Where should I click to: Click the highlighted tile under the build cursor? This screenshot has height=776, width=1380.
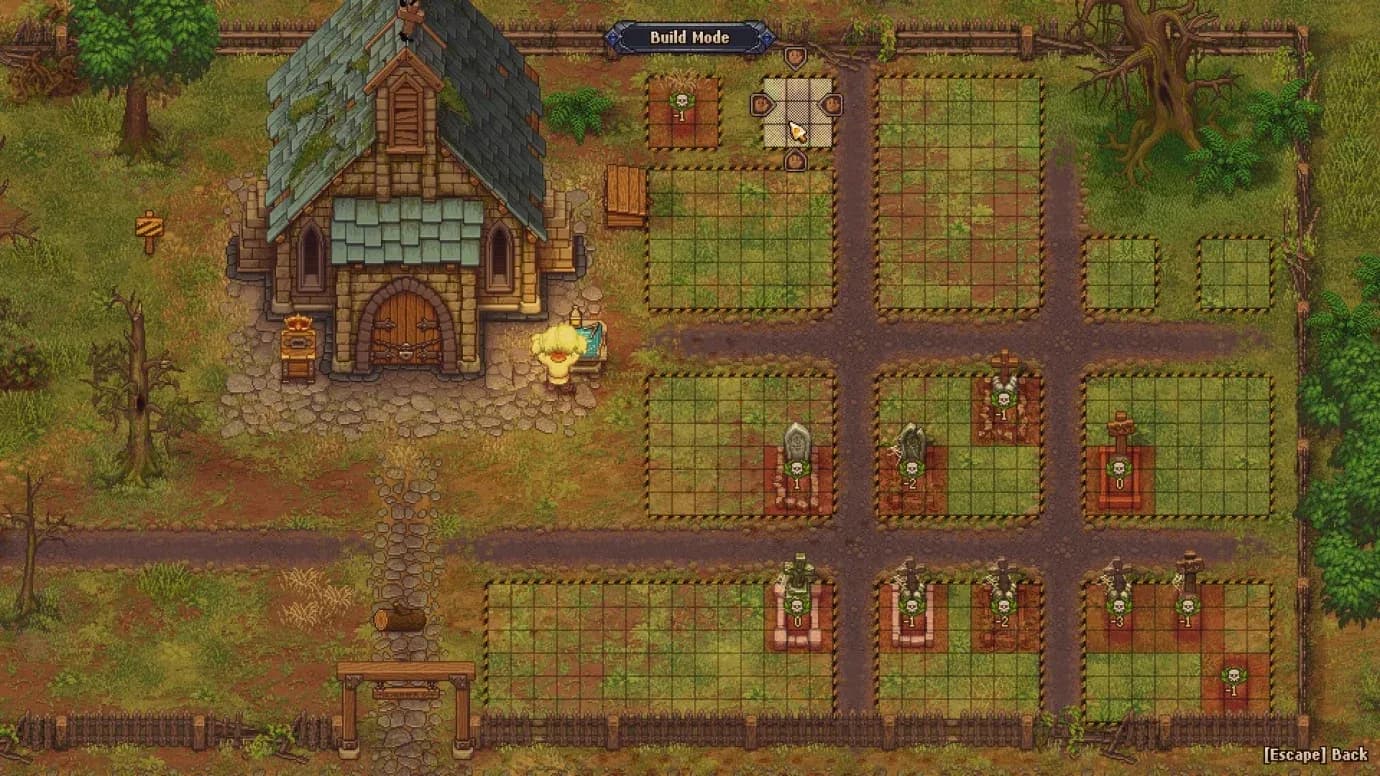796,131
